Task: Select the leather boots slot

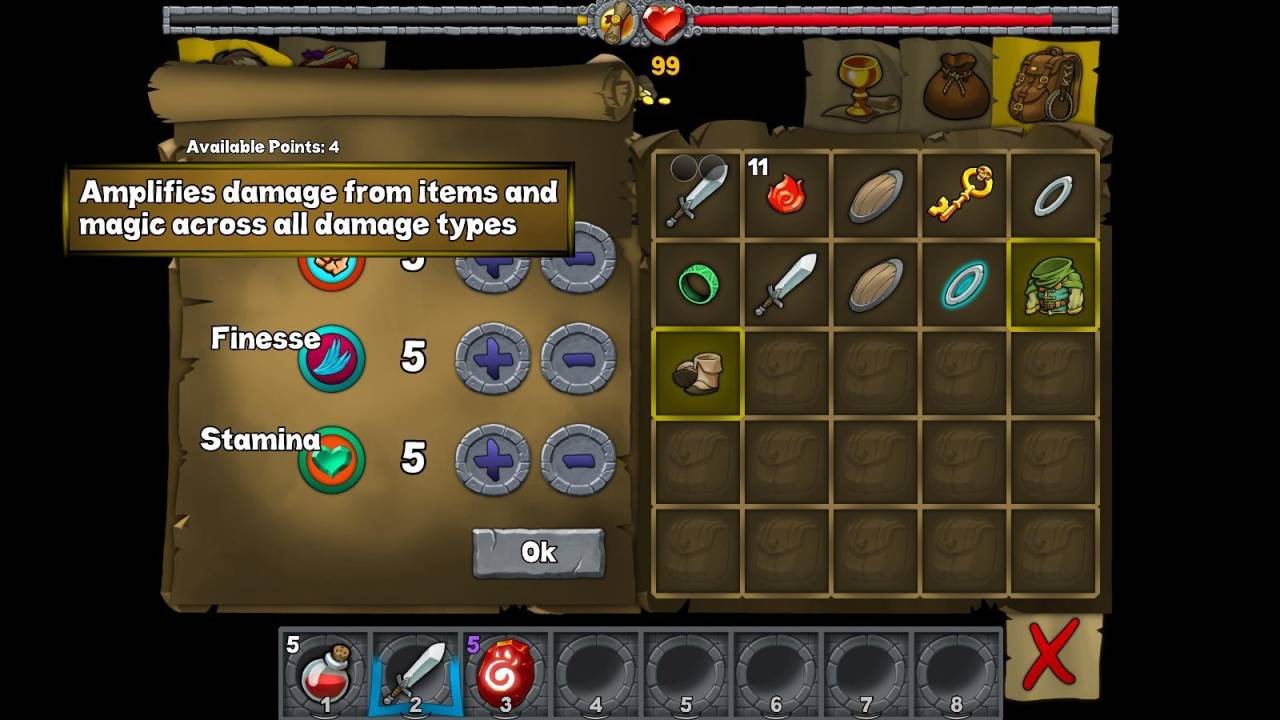Action: (697, 373)
